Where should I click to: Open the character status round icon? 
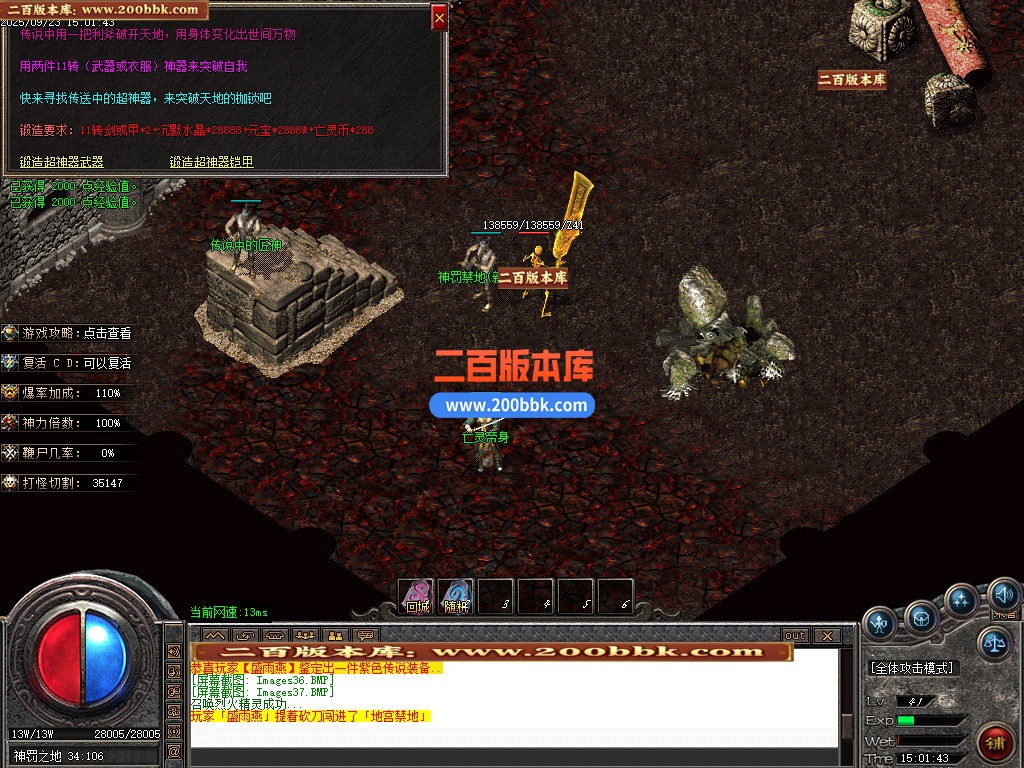[x=880, y=623]
